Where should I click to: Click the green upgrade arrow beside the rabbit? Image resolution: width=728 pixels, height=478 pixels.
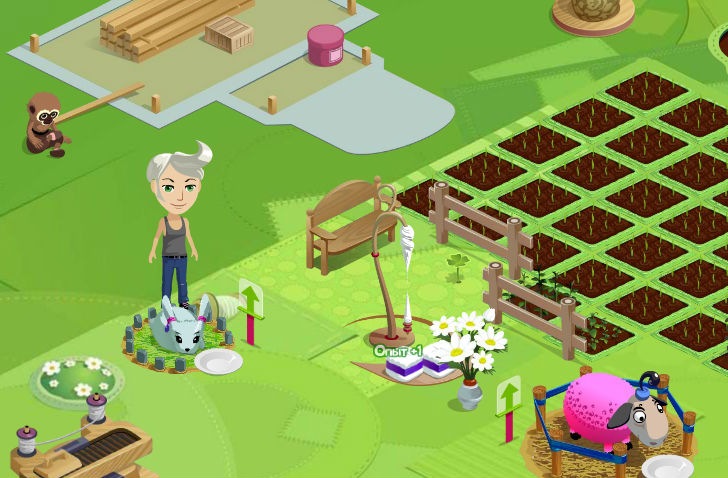(x=250, y=299)
